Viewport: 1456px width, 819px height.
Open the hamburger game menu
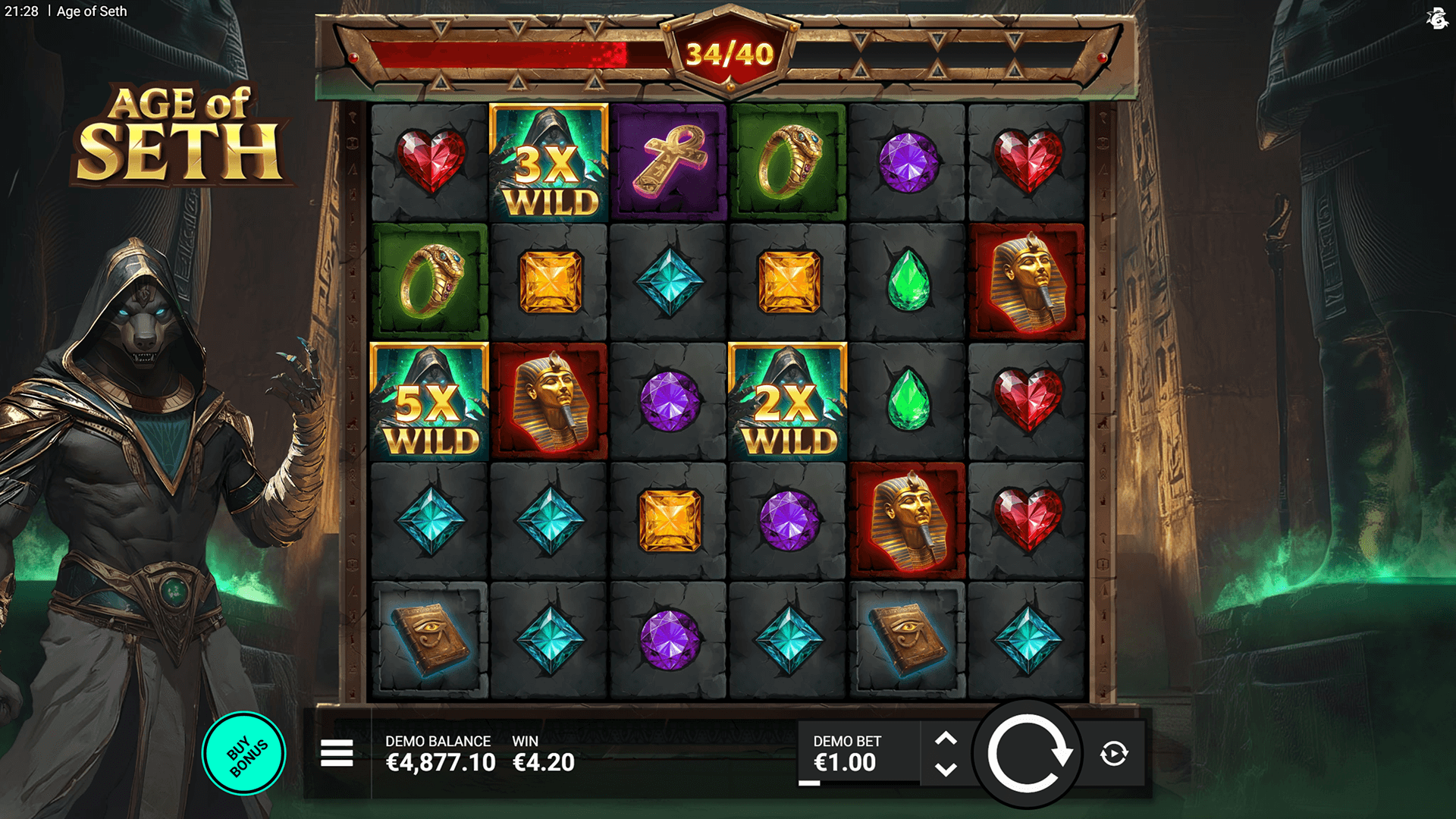click(x=337, y=754)
